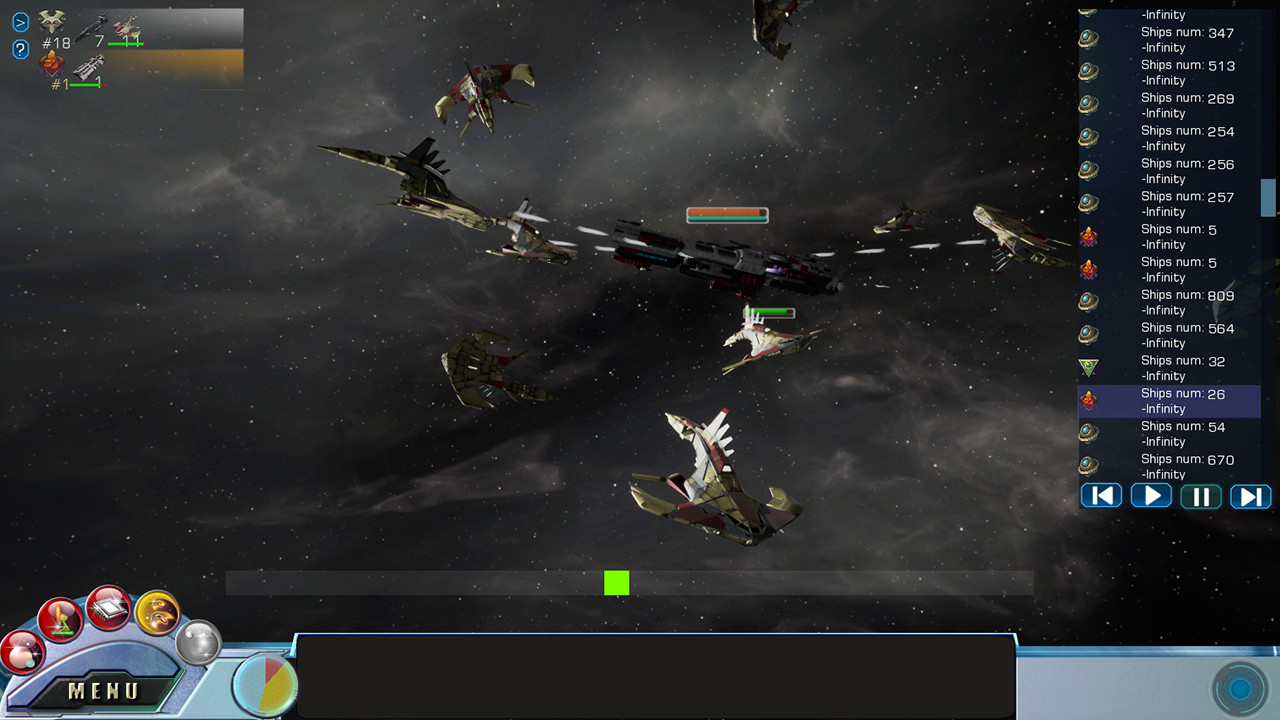The height and width of the screenshot is (720, 1280).
Task: Click the yellow ships fleet orb icon
Action: point(158,612)
